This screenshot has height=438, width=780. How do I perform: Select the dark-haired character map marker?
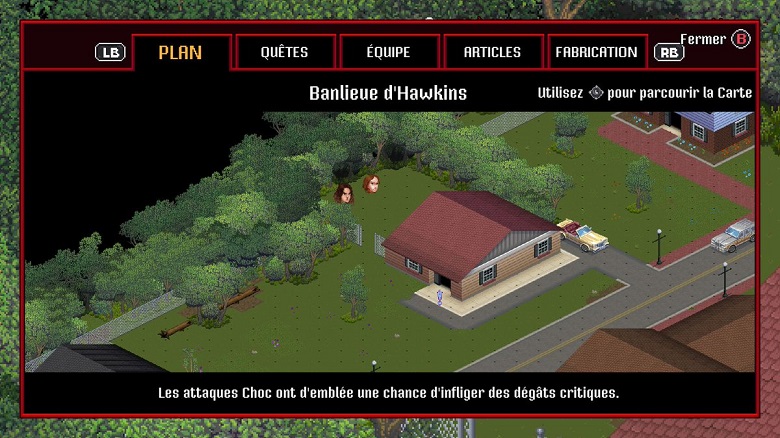(x=344, y=193)
